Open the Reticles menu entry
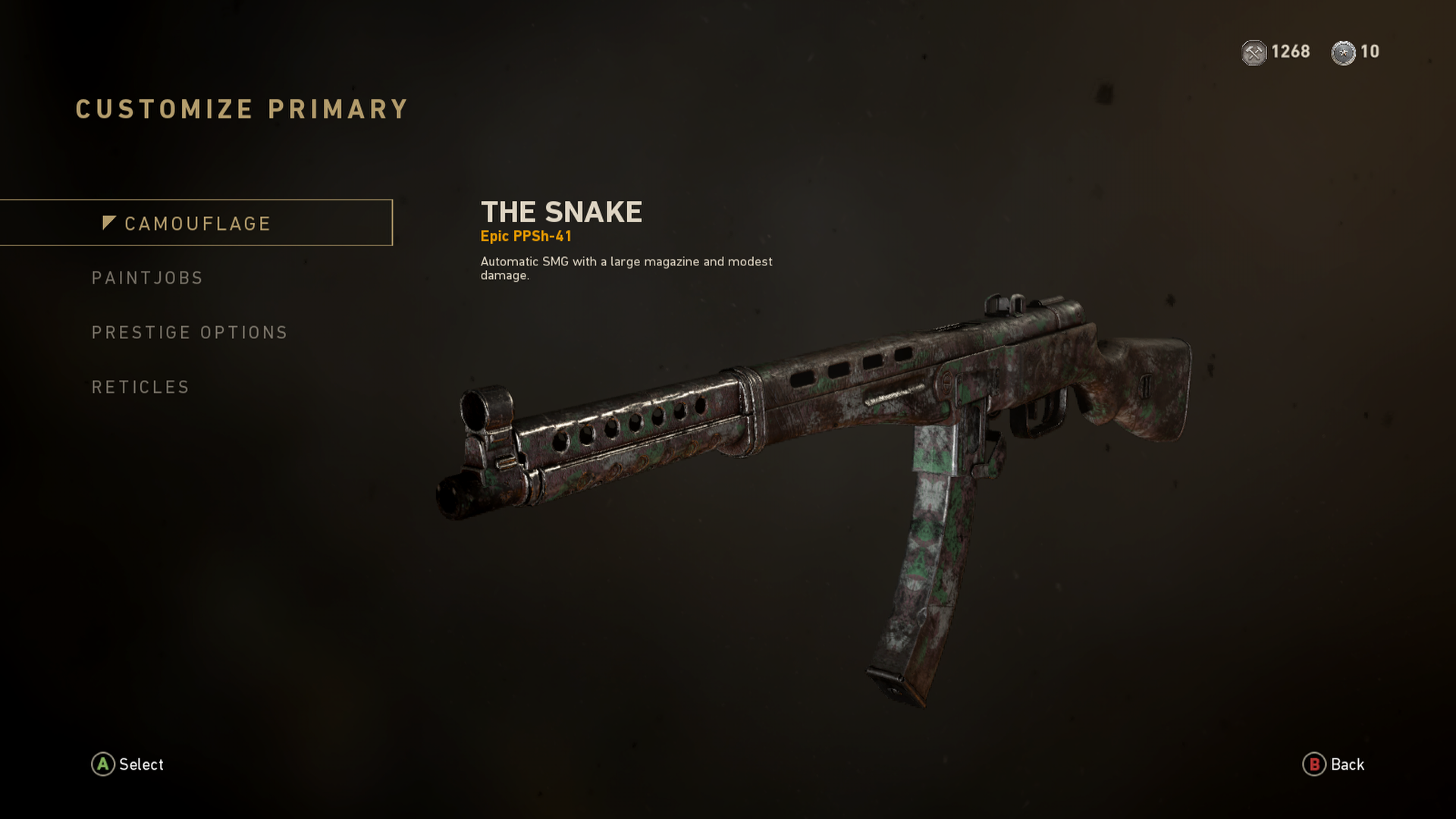Viewport: 1456px width, 819px height. tap(141, 388)
